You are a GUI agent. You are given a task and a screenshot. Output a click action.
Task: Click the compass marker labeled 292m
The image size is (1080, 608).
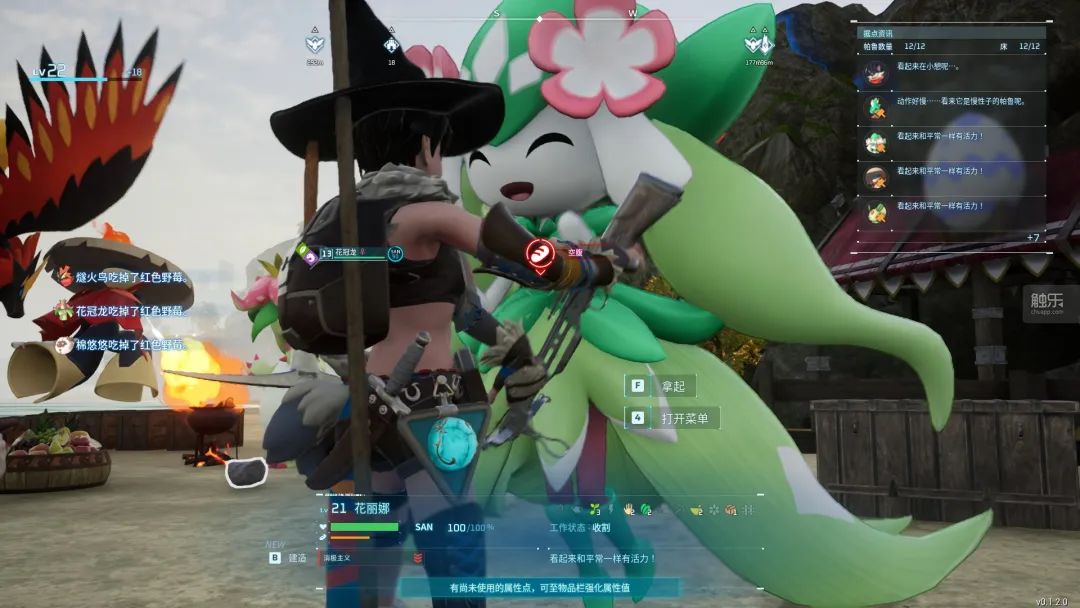point(315,45)
